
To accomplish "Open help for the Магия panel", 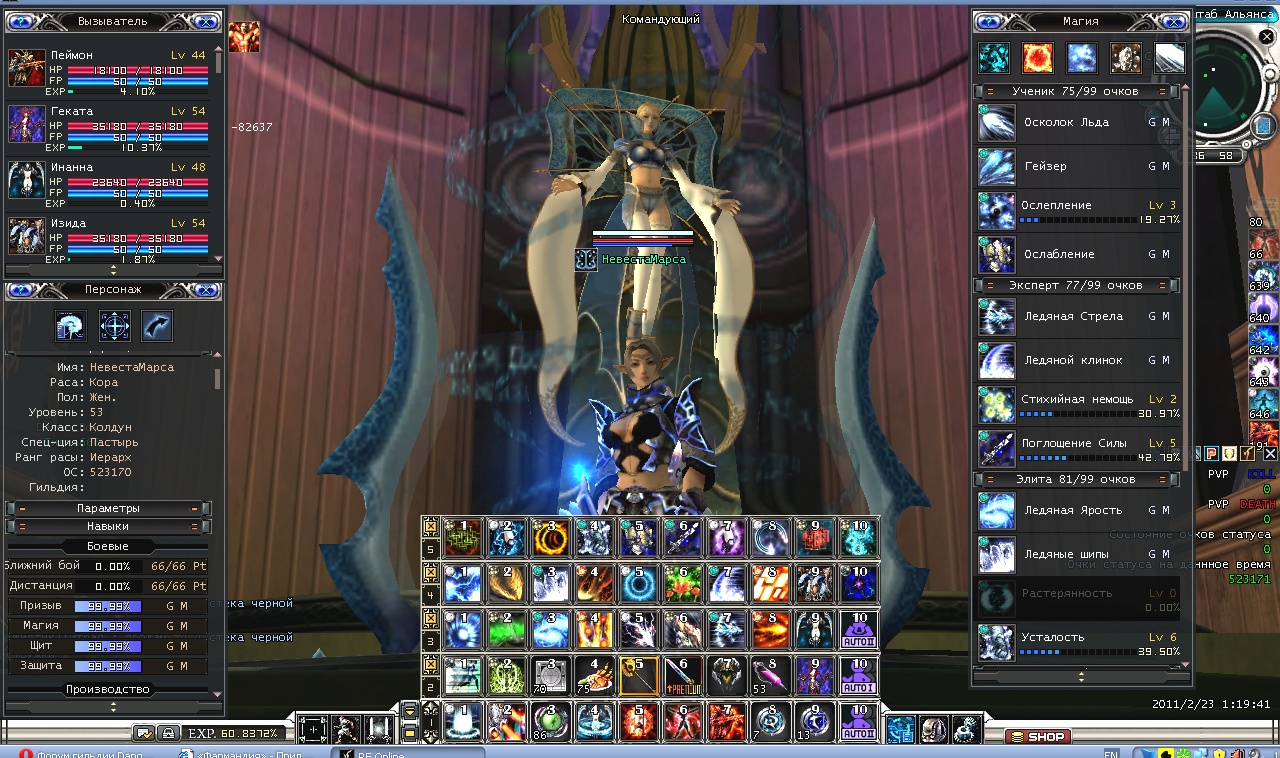I will click(x=989, y=21).
